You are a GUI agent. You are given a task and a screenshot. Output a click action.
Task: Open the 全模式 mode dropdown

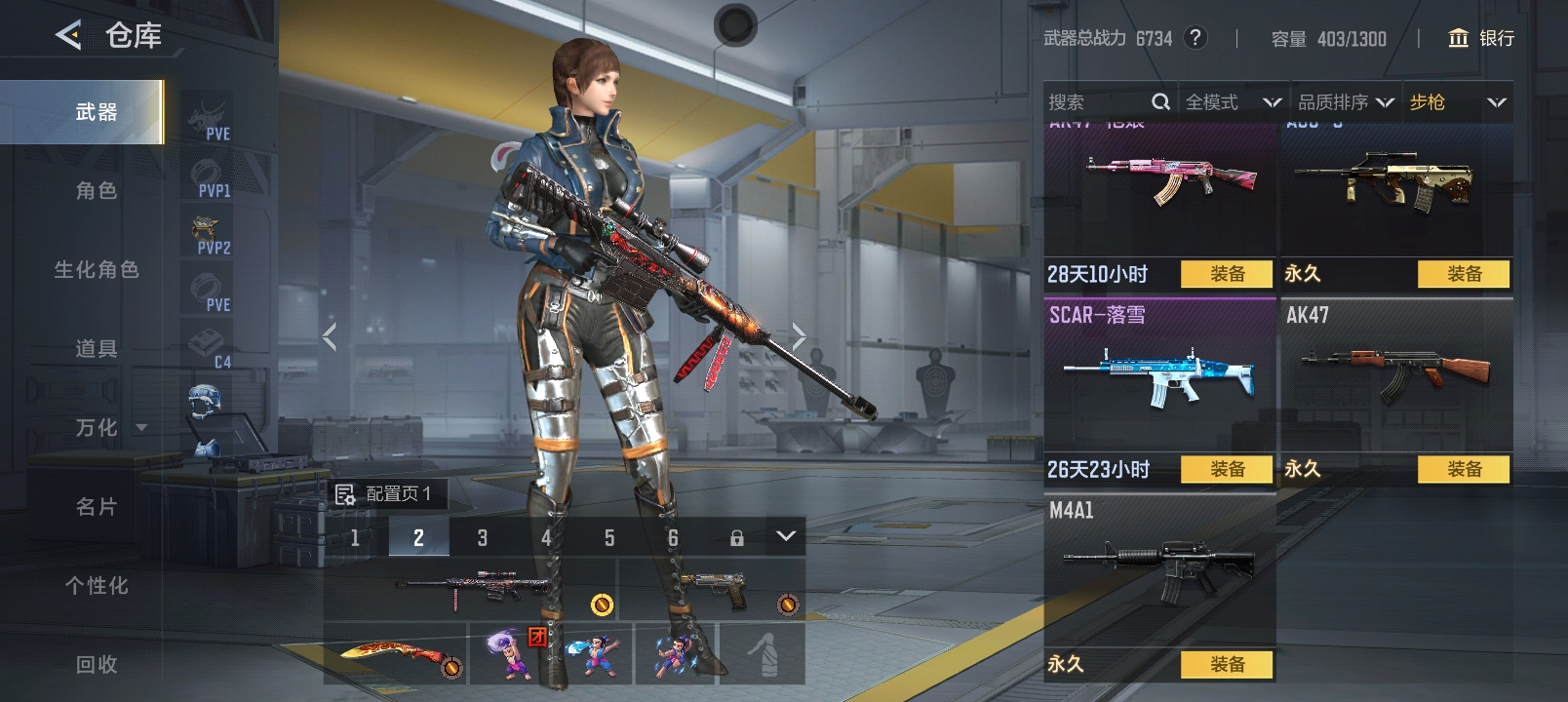coord(1232,102)
